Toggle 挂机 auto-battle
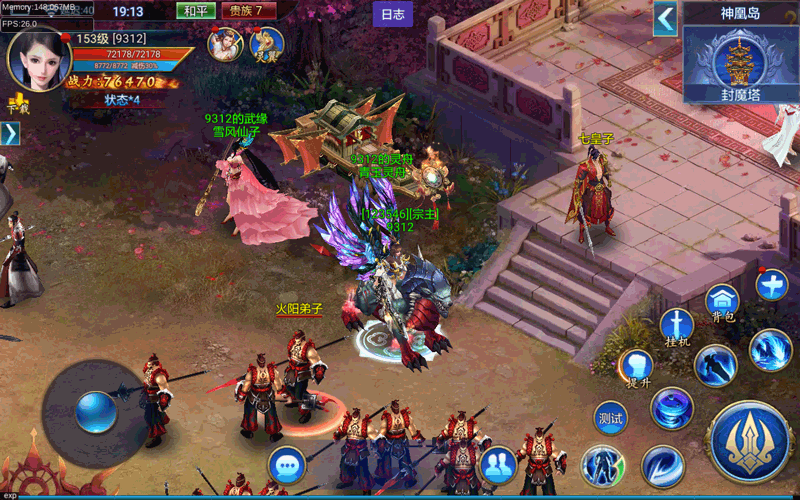Image resolution: width=800 pixels, height=500 pixels. click(677, 327)
